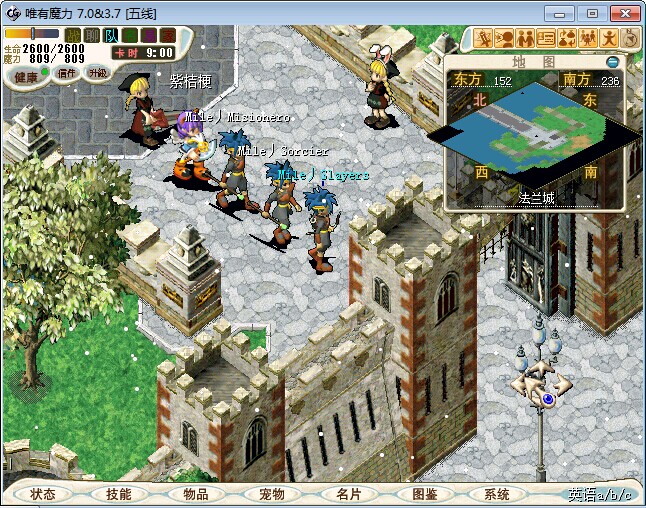Open the 信件 mail button
646x508 pixels.
click(67, 73)
